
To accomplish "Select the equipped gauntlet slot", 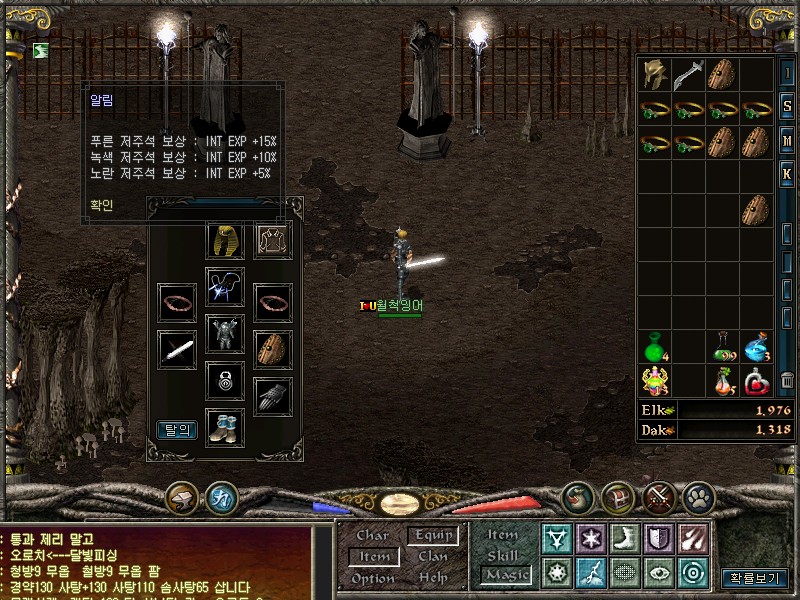I will click(273, 396).
